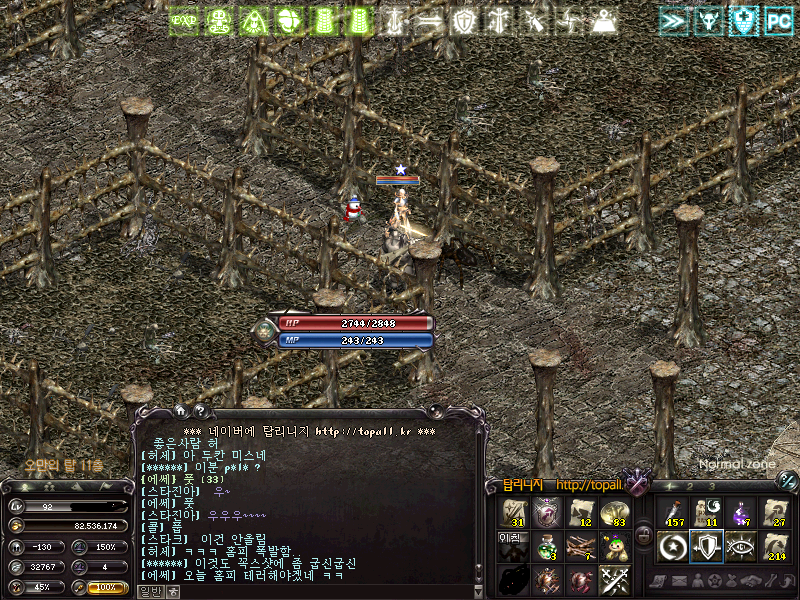Drink the green potion in the inventory
This screenshot has width=800, height=600.
[546, 546]
